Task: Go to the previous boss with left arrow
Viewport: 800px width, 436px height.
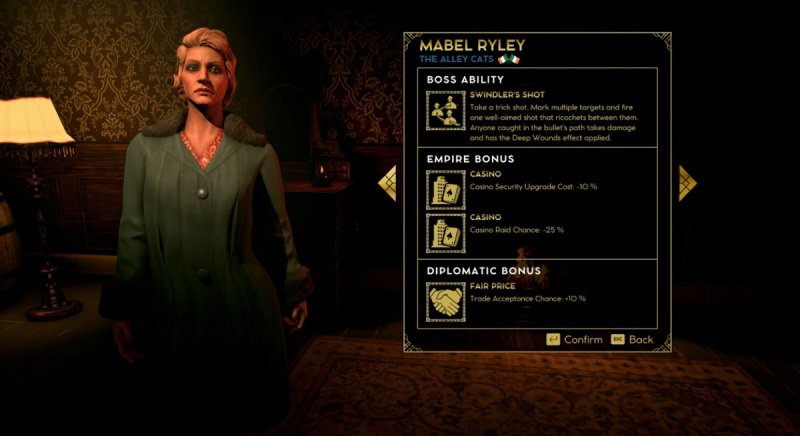Action: point(388,183)
